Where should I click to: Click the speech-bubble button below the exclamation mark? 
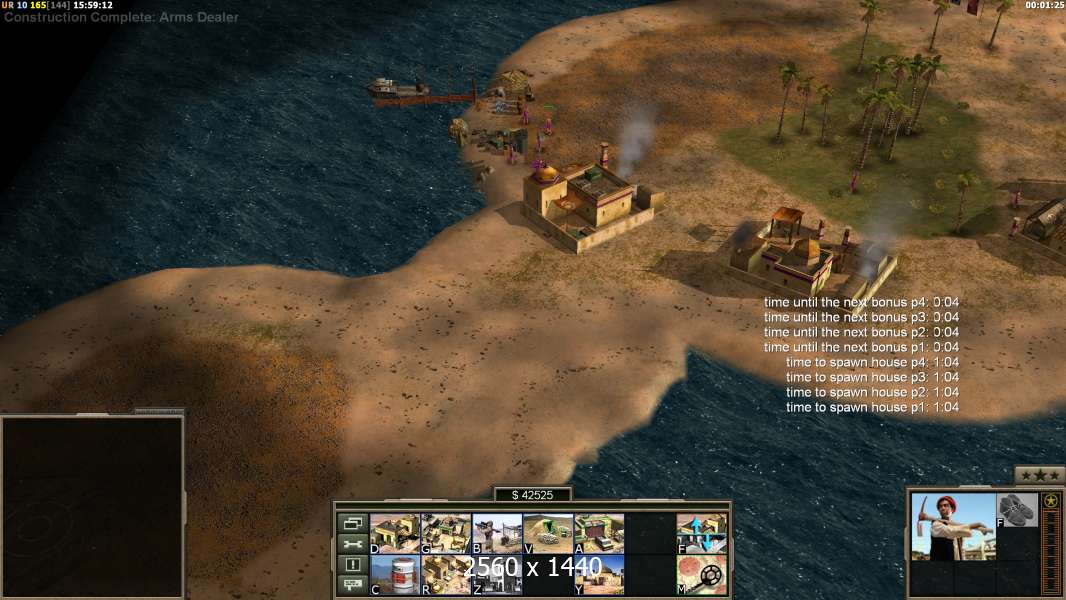[352, 586]
